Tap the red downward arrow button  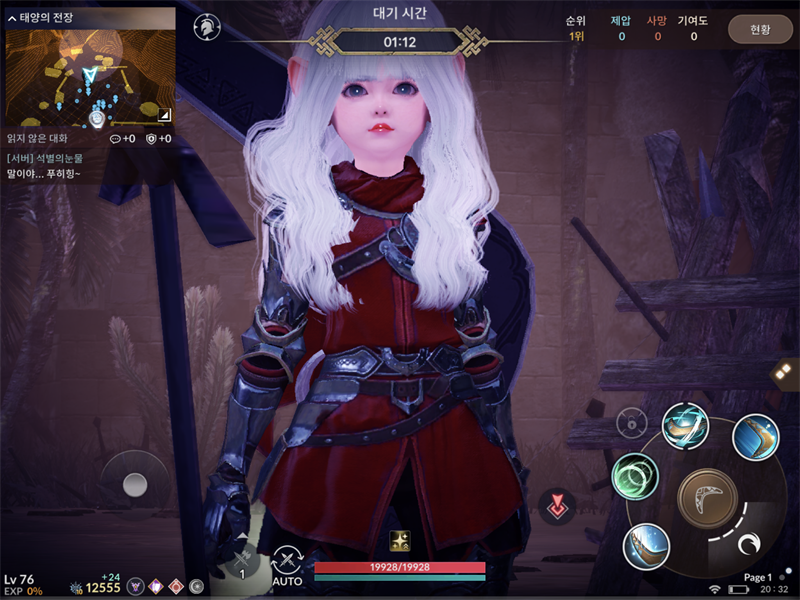coord(557,507)
